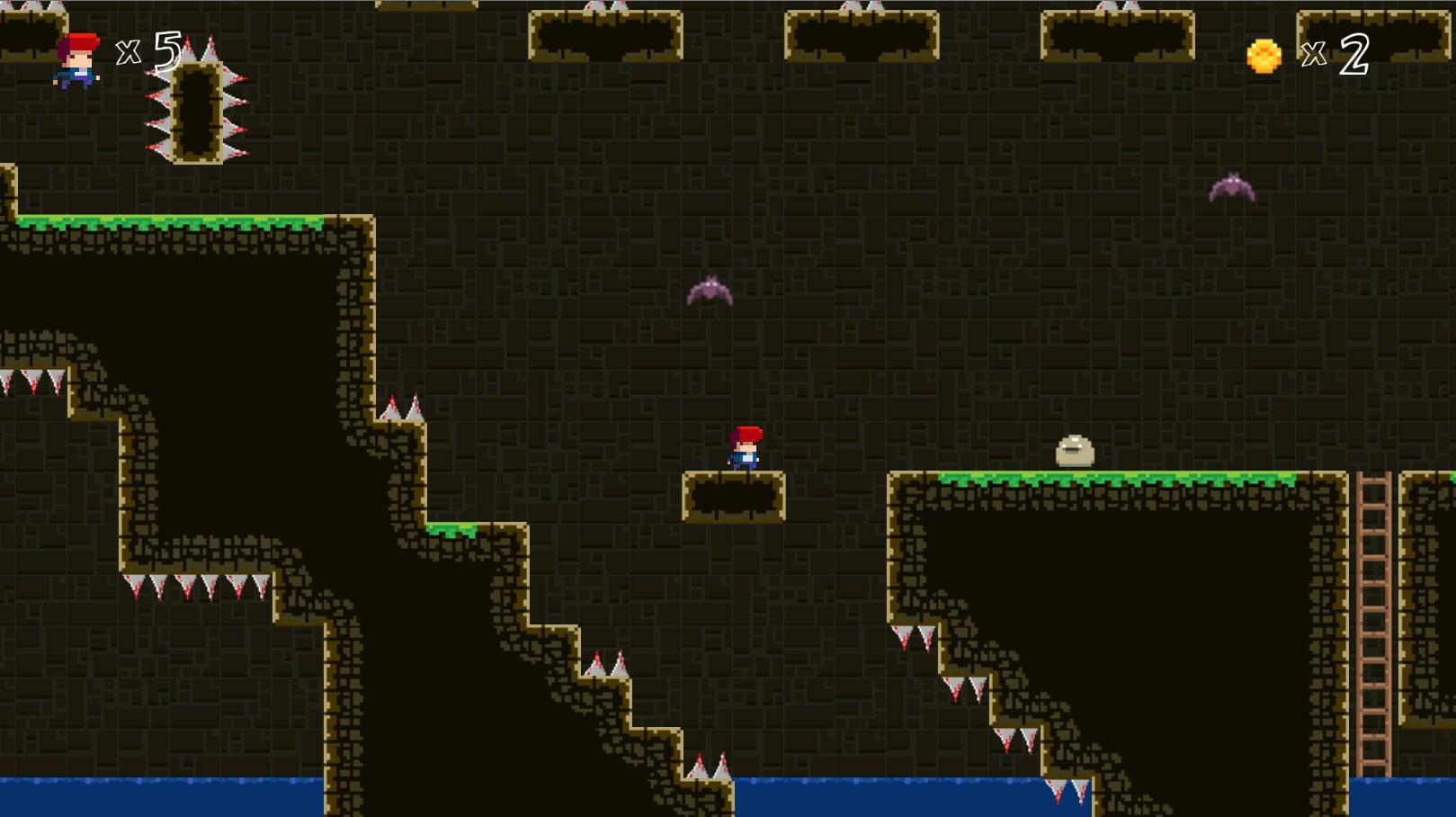Screen dimensions: 1456x817
Task: Click the bat near the top-right corner
Action: pos(1232,189)
